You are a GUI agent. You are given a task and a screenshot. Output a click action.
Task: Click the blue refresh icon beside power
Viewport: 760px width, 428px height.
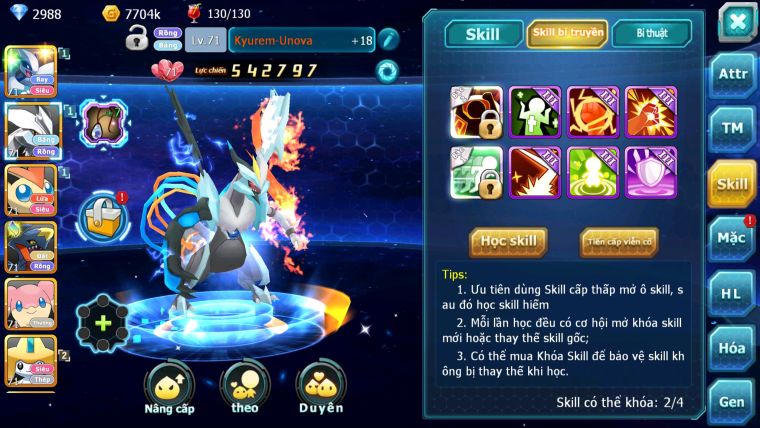click(386, 70)
